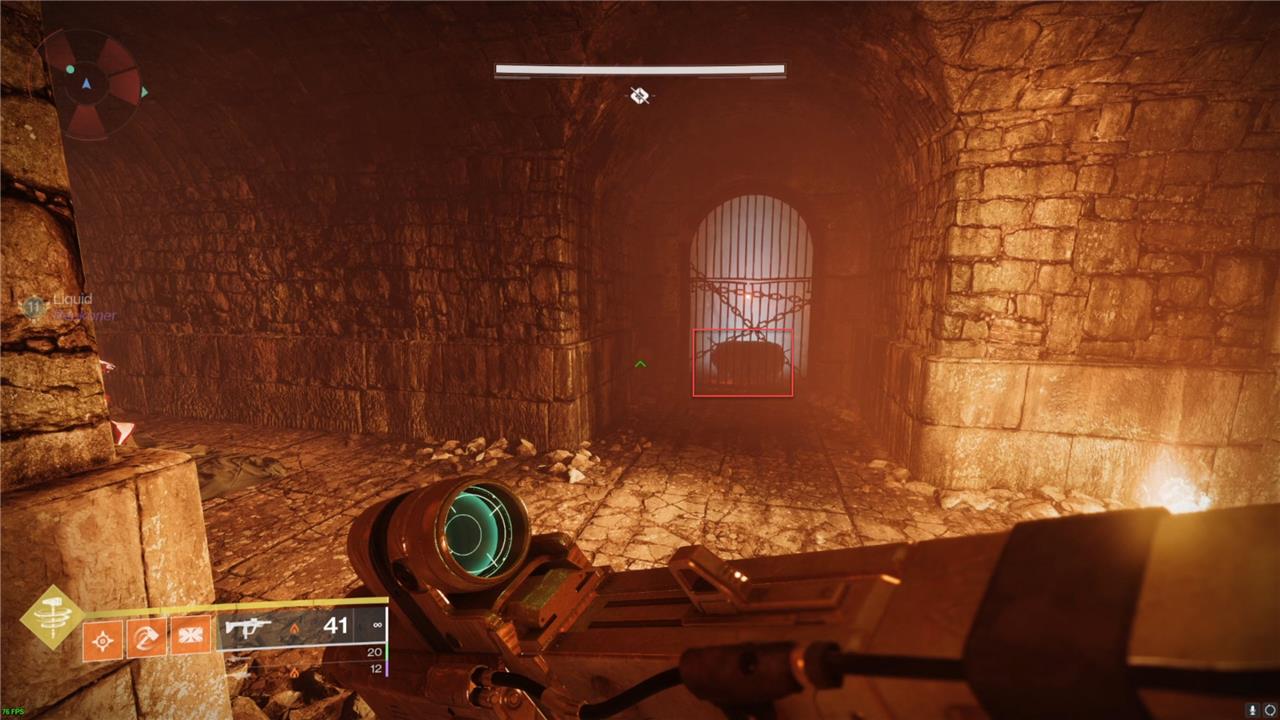Image resolution: width=1280 pixels, height=720 pixels.
Task: Trigger the hammer melee ability icon
Action: pyautogui.click(x=147, y=636)
